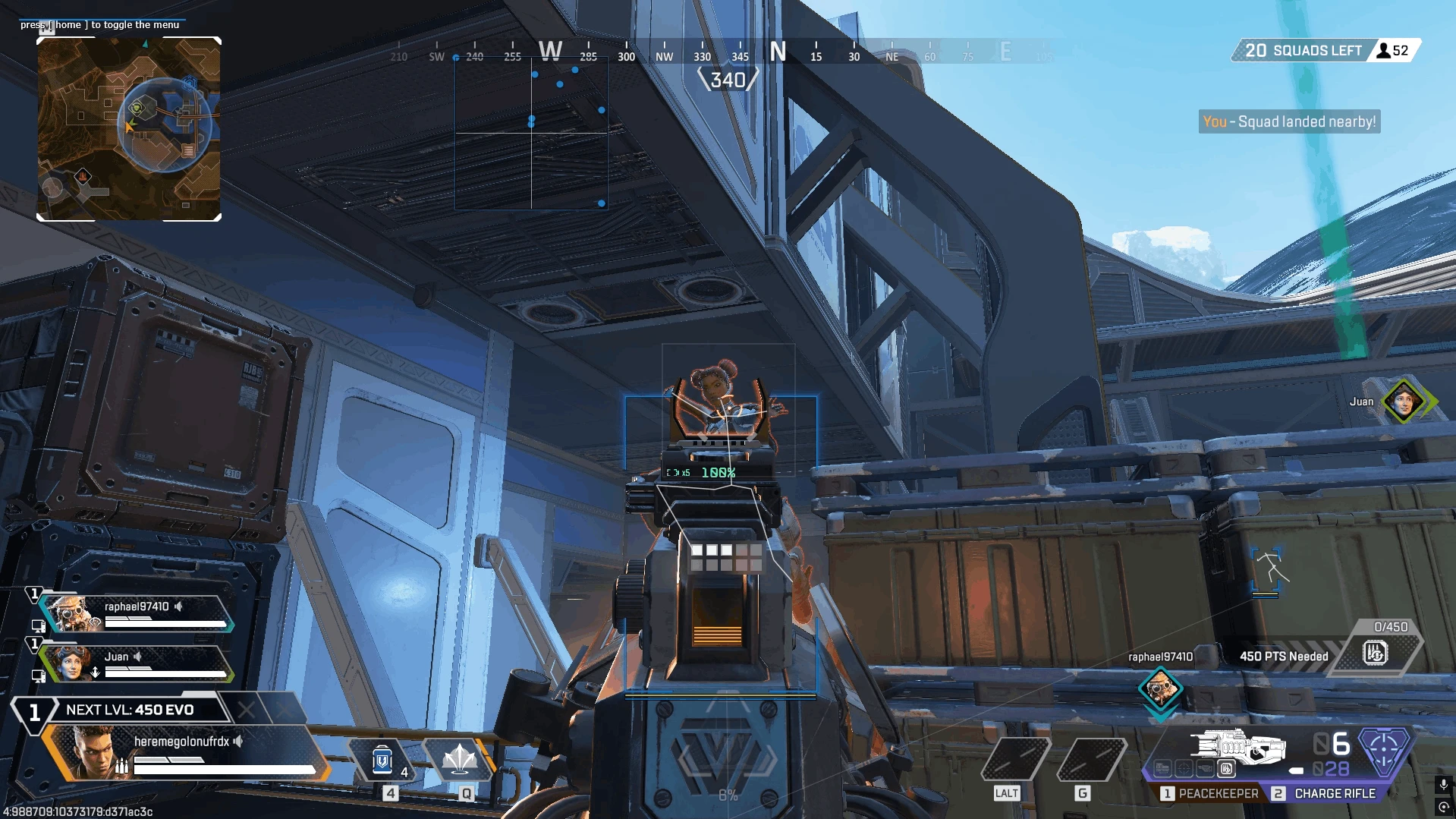This screenshot has height=819, width=1456.
Task: Select the shield cell consumable slot
Action: (383, 760)
